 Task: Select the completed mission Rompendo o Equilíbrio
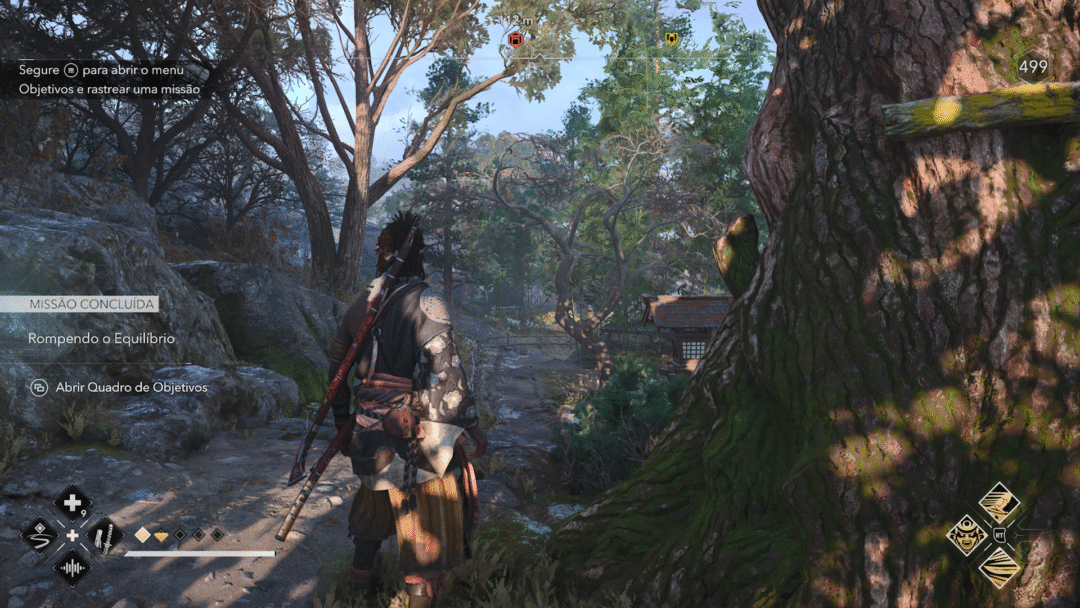coord(101,338)
